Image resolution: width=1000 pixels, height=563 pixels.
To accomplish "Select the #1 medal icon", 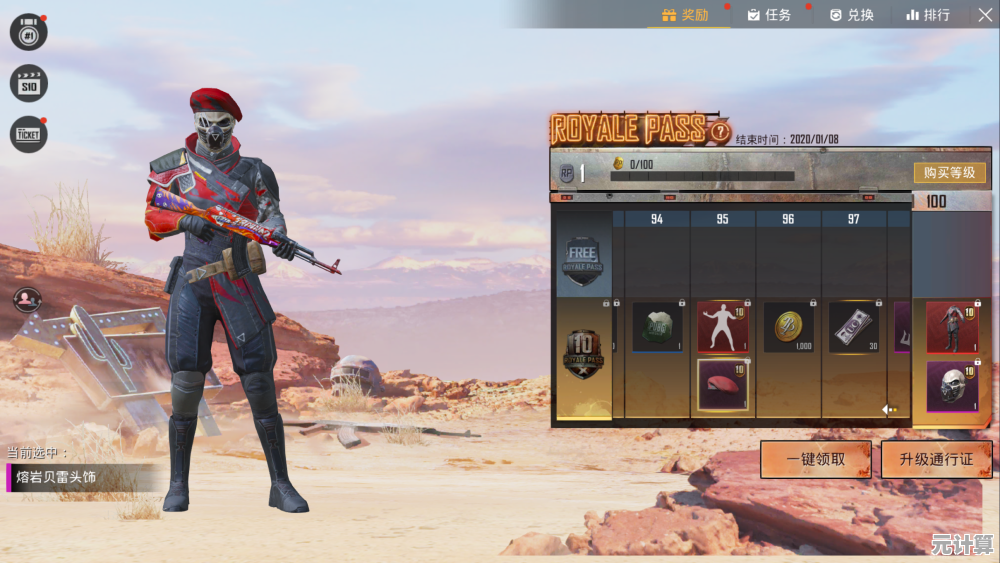I will tap(29, 32).
